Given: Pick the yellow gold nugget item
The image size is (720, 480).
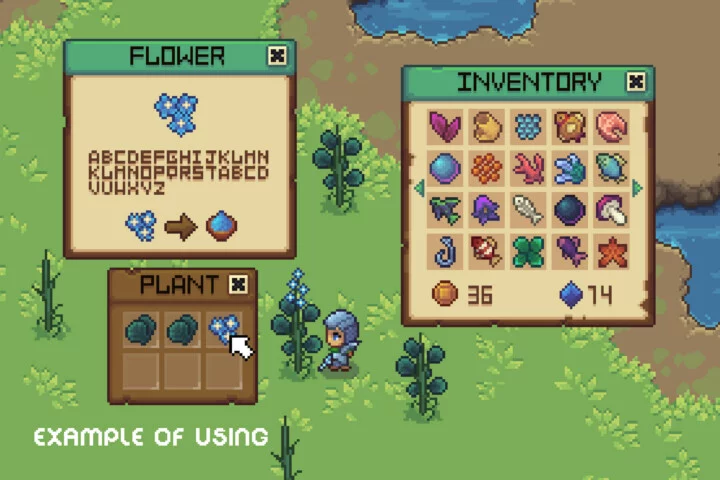Looking at the screenshot, I should point(487,126).
